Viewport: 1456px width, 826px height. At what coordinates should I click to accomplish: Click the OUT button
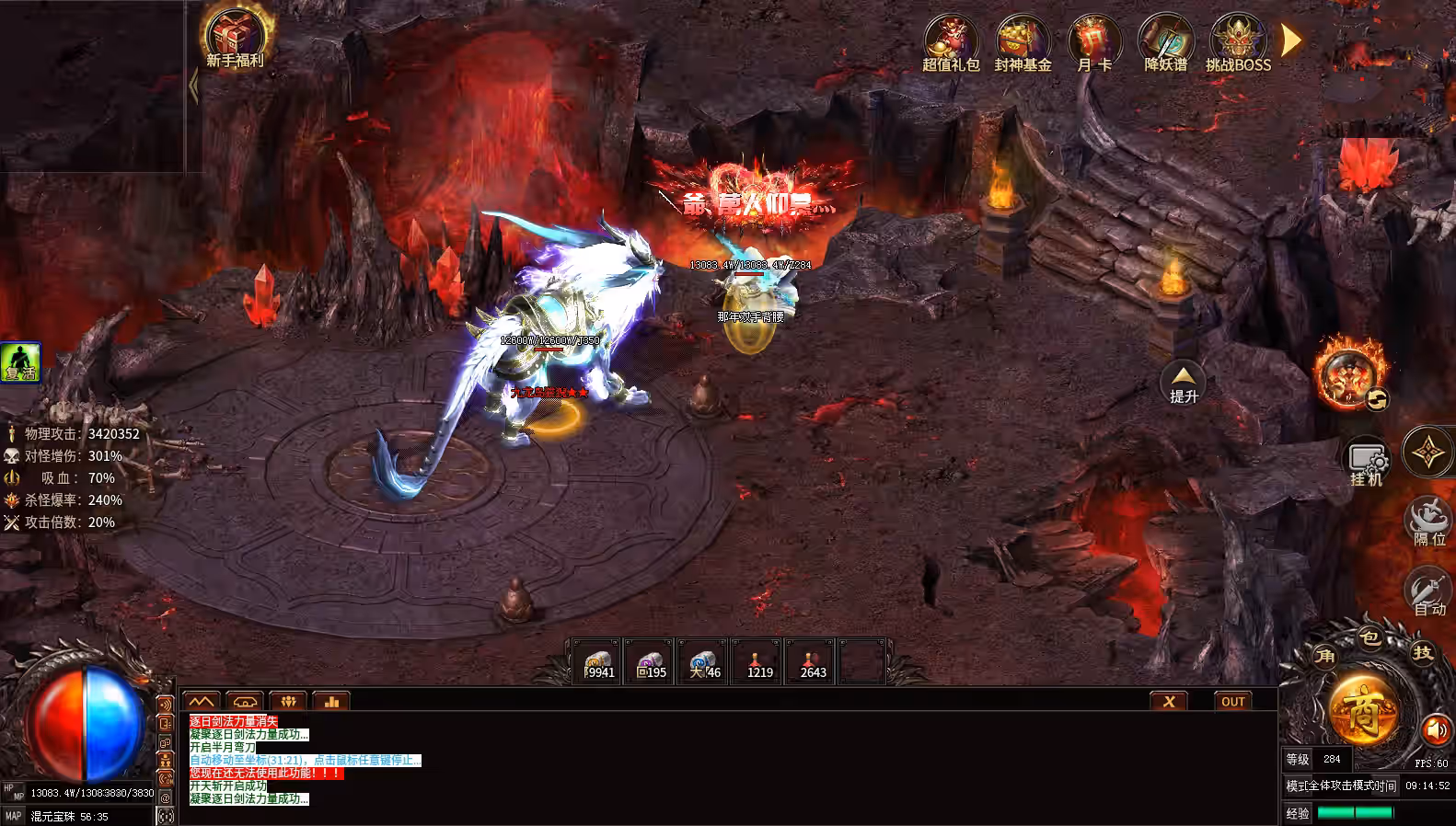pyautogui.click(x=1233, y=701)
